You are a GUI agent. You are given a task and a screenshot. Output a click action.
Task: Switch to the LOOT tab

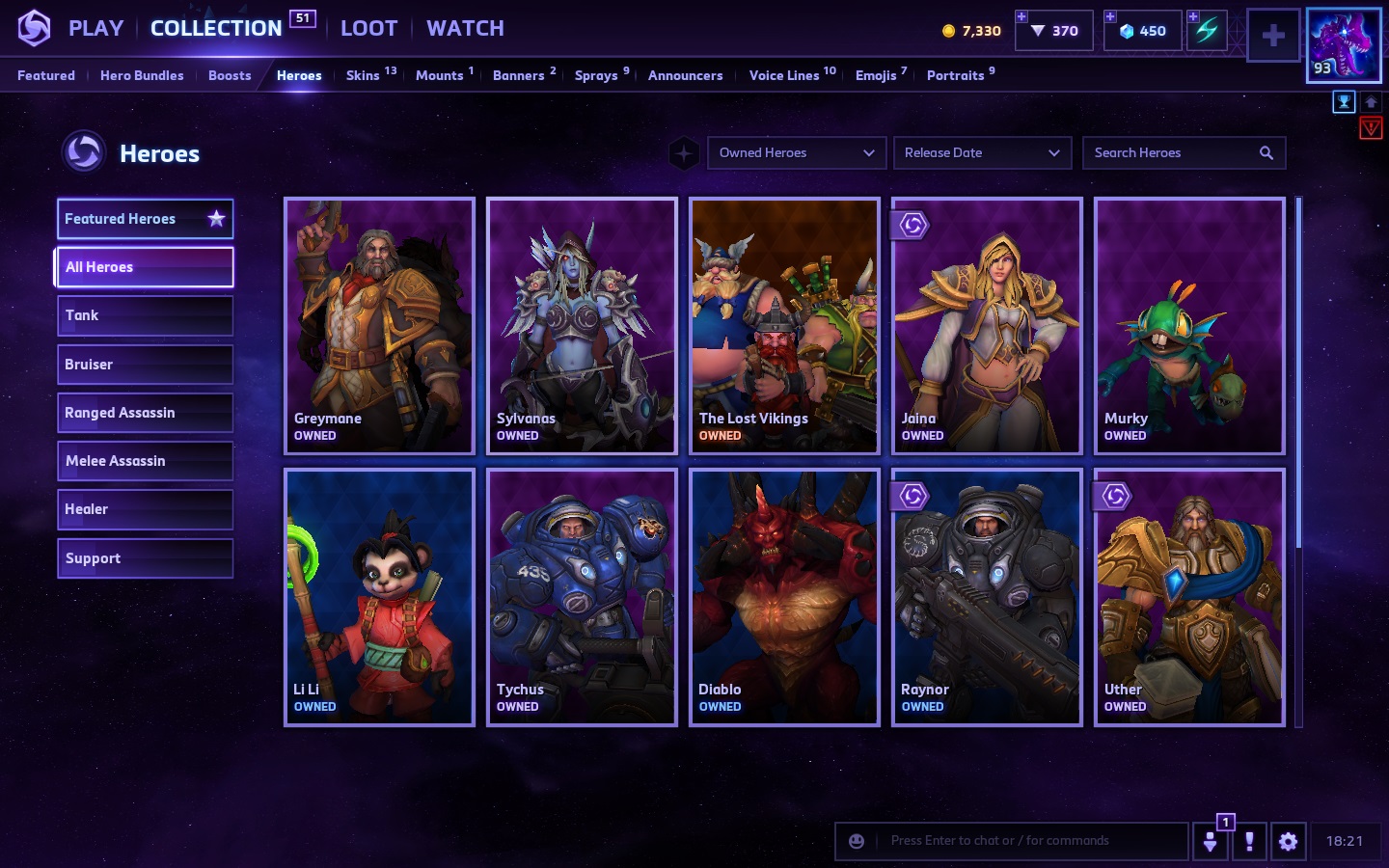(x=368, y=28)
